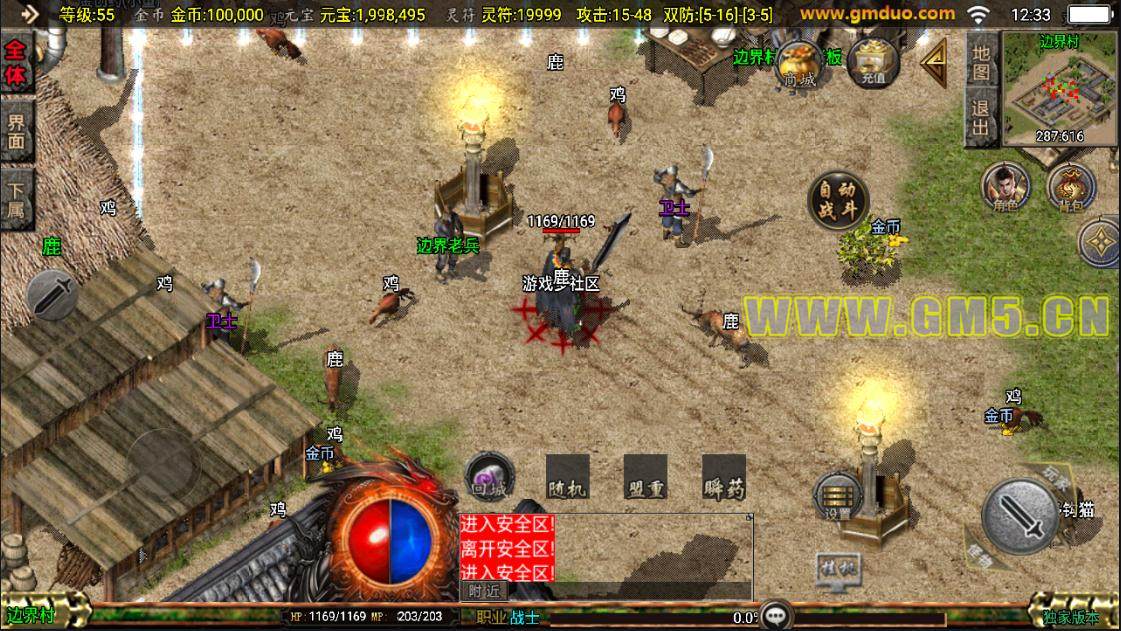
Task: Click the 退出 exit button
Action: point(981,119)
